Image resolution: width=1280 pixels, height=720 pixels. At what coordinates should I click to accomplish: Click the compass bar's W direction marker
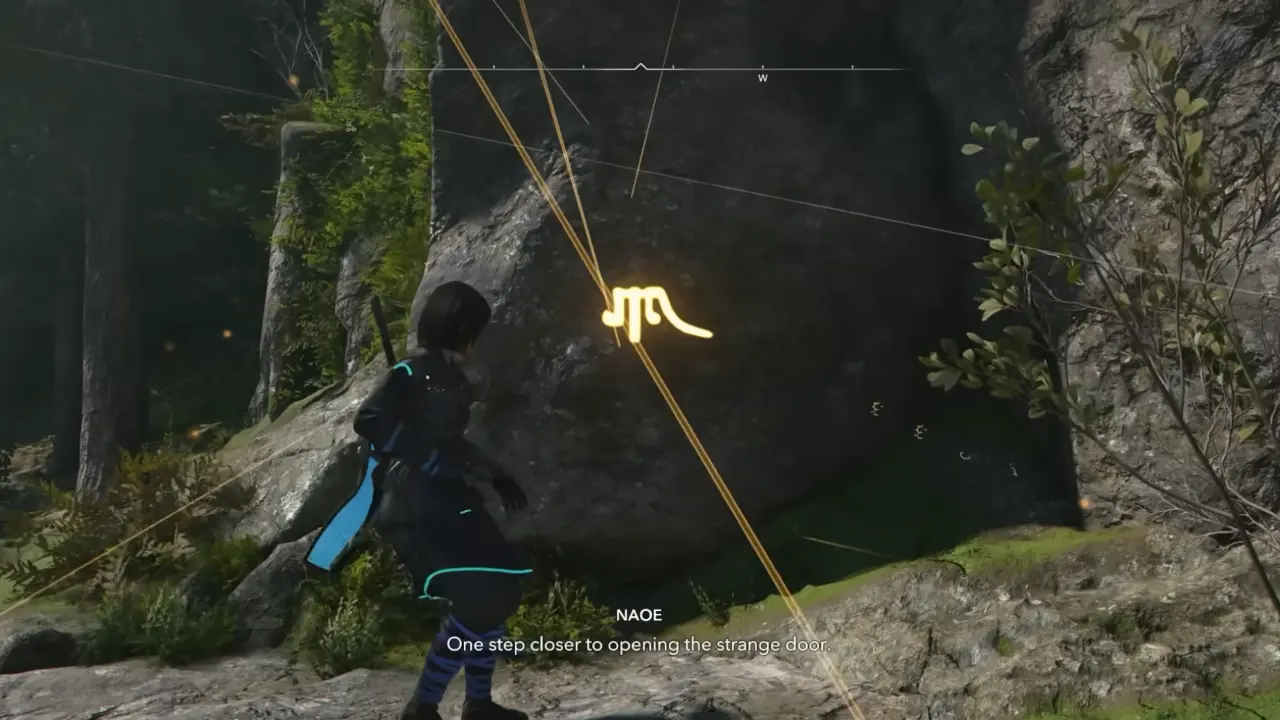[x=762, y=77]
